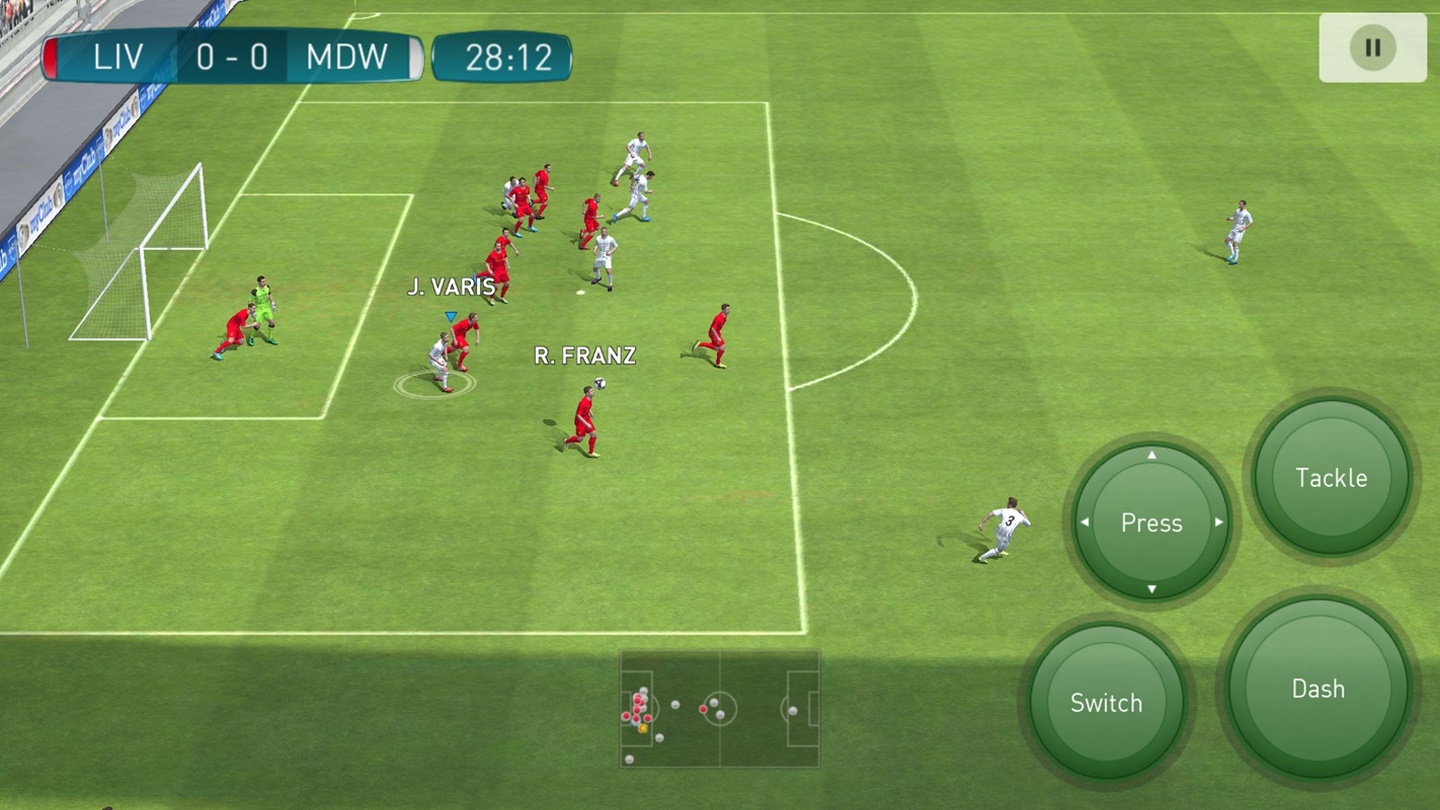The image size is (1440, 810).
Task: Activate the Press button
Action: coord(1151,522)
